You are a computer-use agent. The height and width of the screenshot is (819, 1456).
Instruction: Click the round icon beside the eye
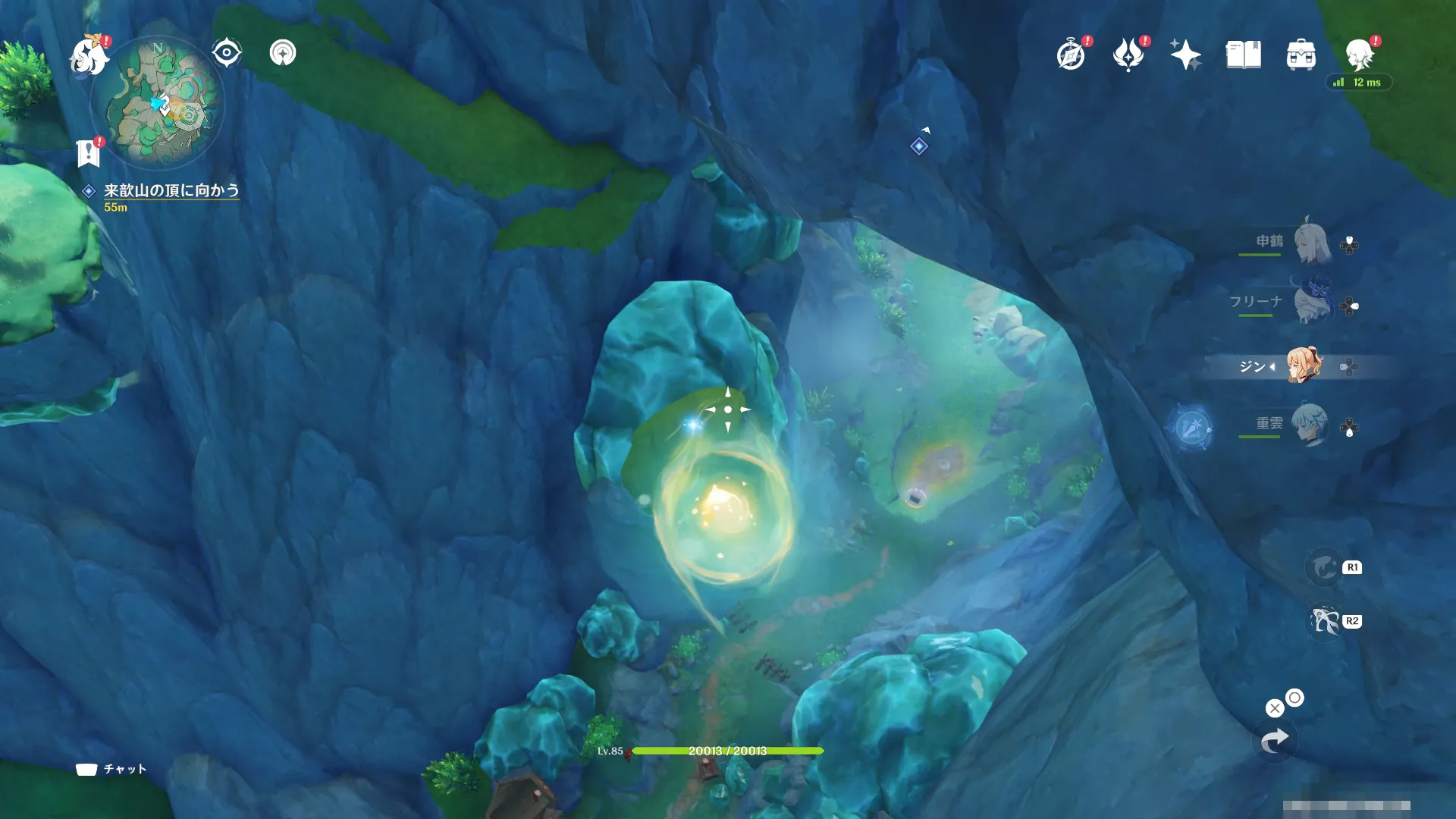point(283,53)
